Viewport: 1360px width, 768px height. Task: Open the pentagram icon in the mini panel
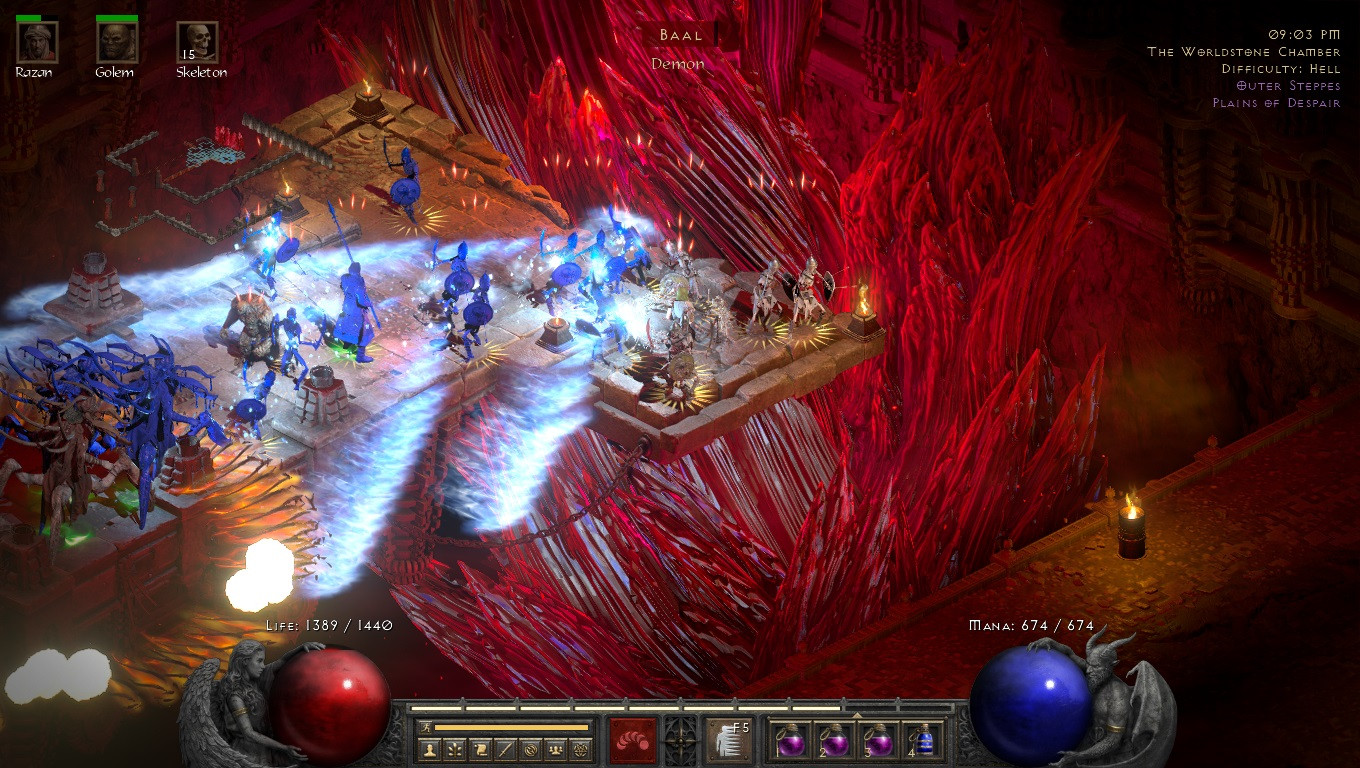pyautogui.click(x=581, y=749)
